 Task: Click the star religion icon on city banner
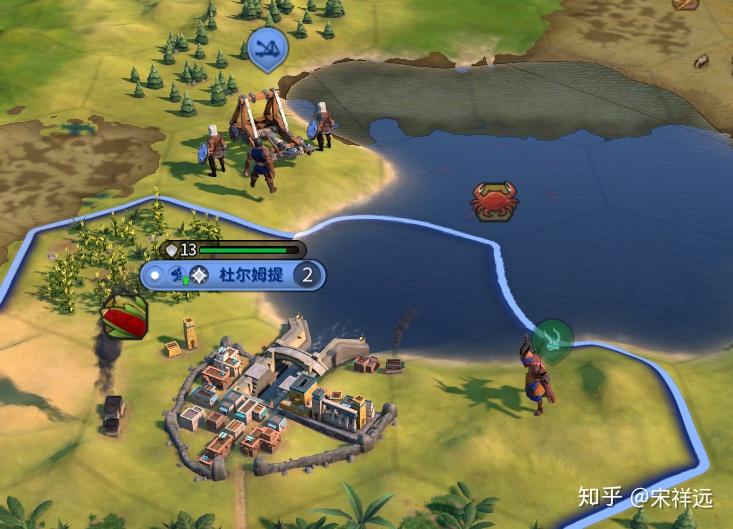point(200,275)
